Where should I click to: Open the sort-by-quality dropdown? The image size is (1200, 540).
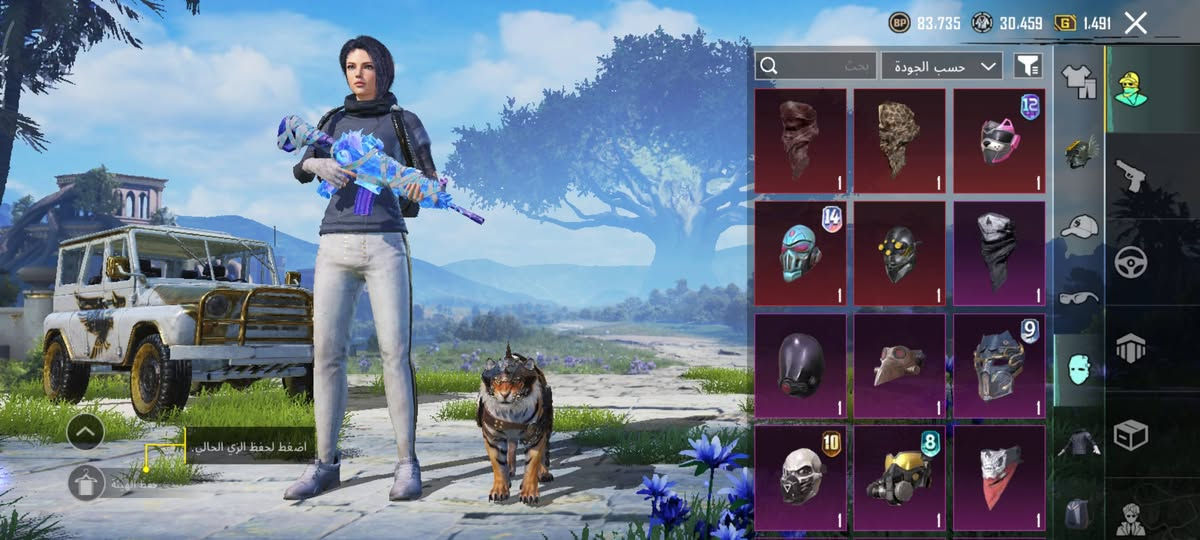[x=941, y=66]
